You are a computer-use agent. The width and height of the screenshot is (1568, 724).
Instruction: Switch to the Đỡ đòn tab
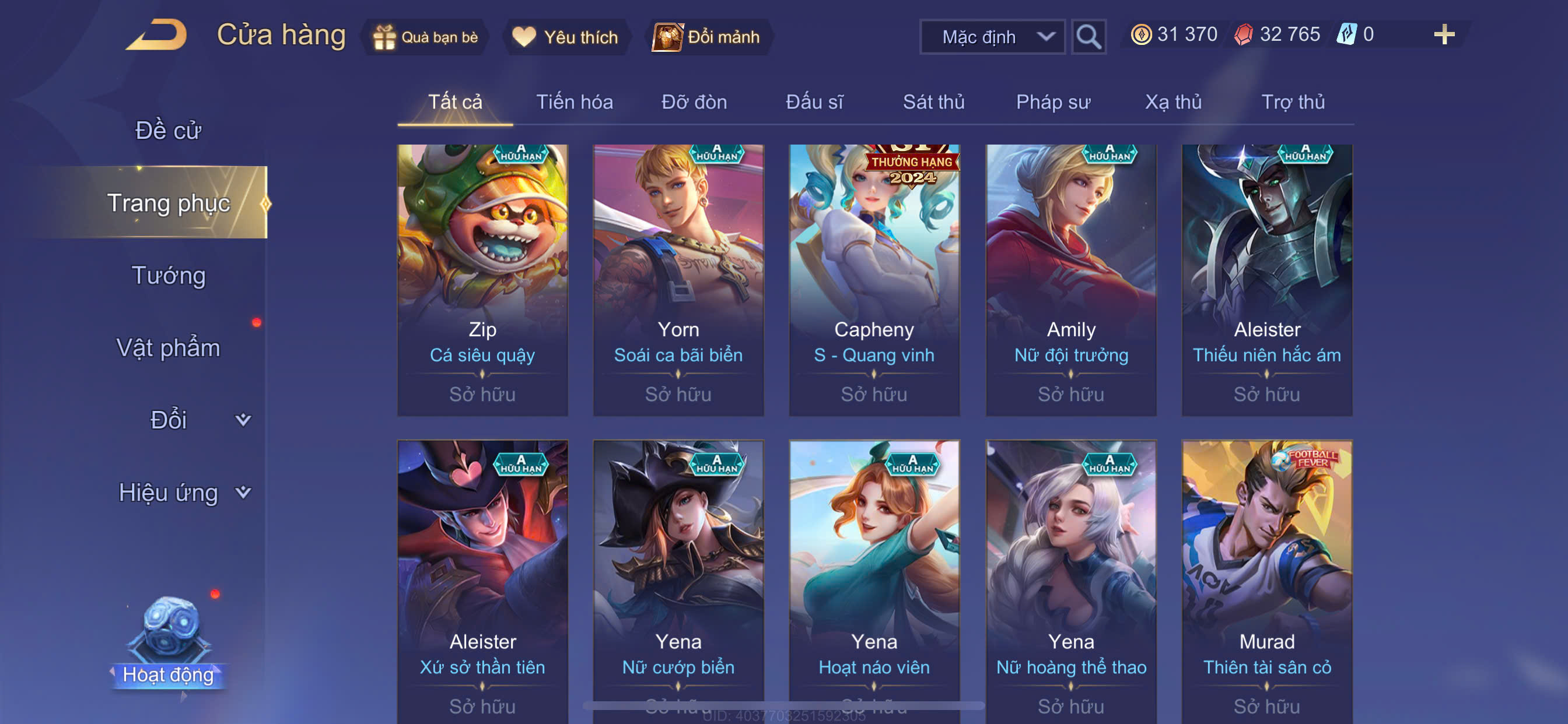[694, 102]
